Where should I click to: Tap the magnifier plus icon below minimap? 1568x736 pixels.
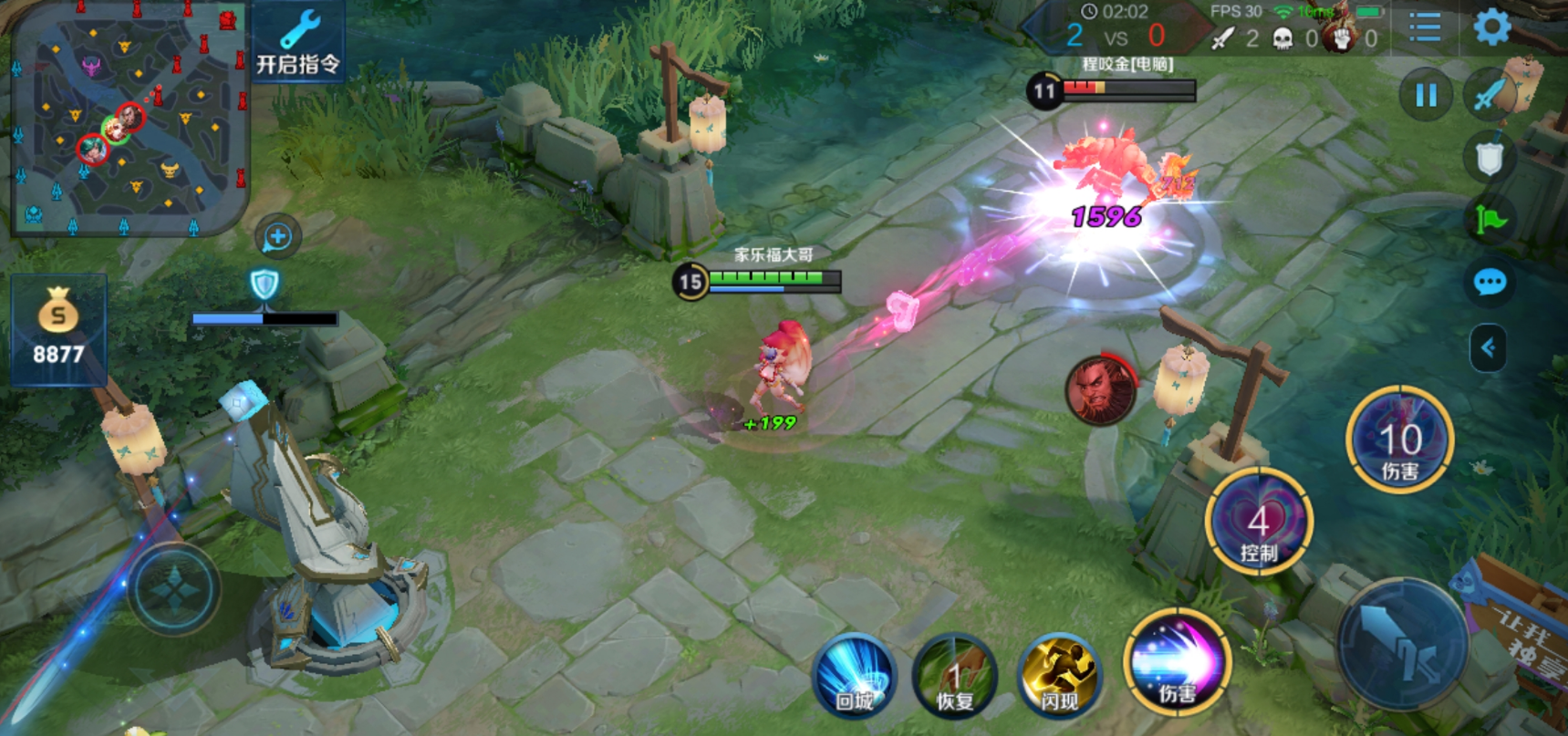coord(277,237)
